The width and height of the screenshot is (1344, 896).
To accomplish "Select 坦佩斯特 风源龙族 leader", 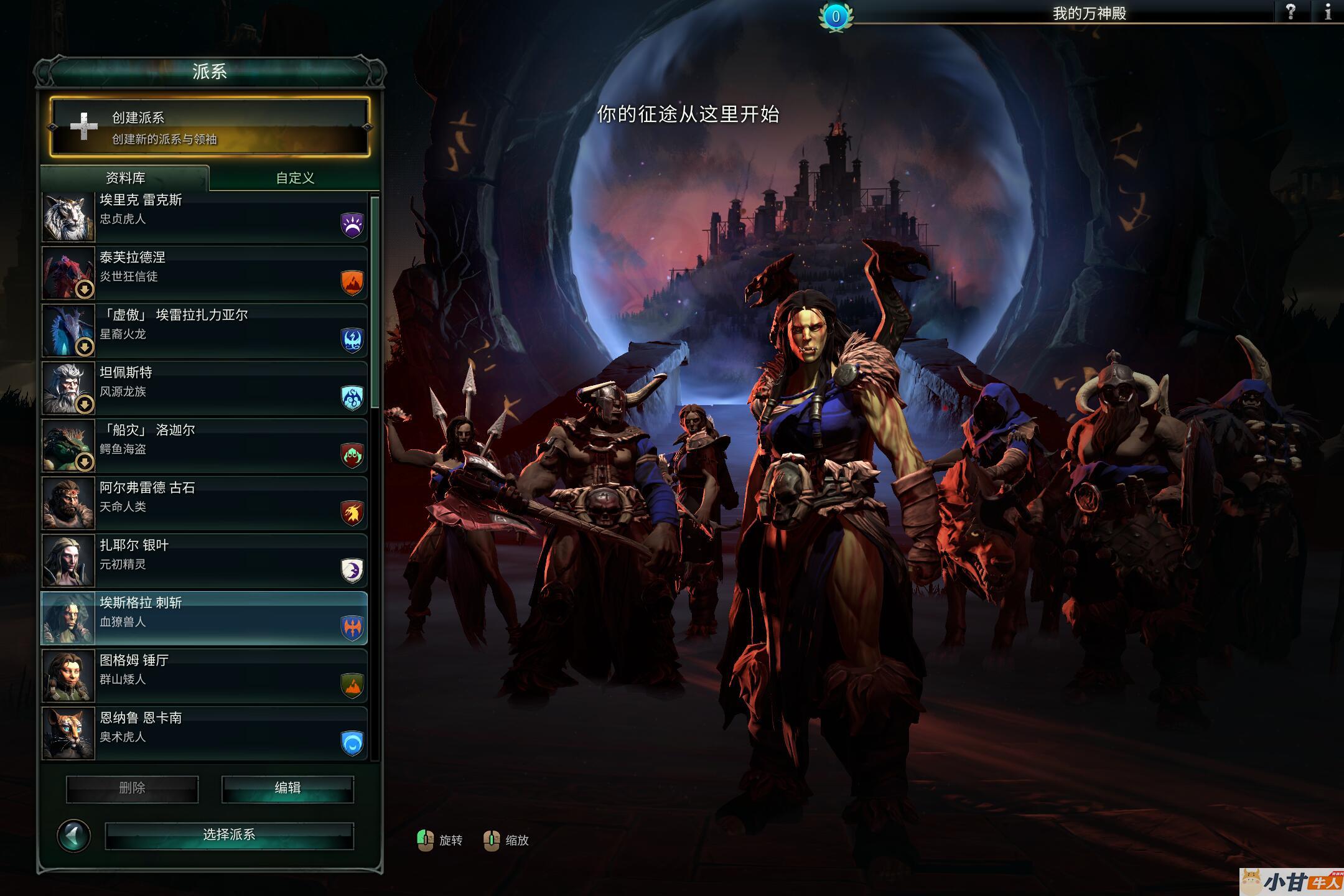I will pos(205,388).
